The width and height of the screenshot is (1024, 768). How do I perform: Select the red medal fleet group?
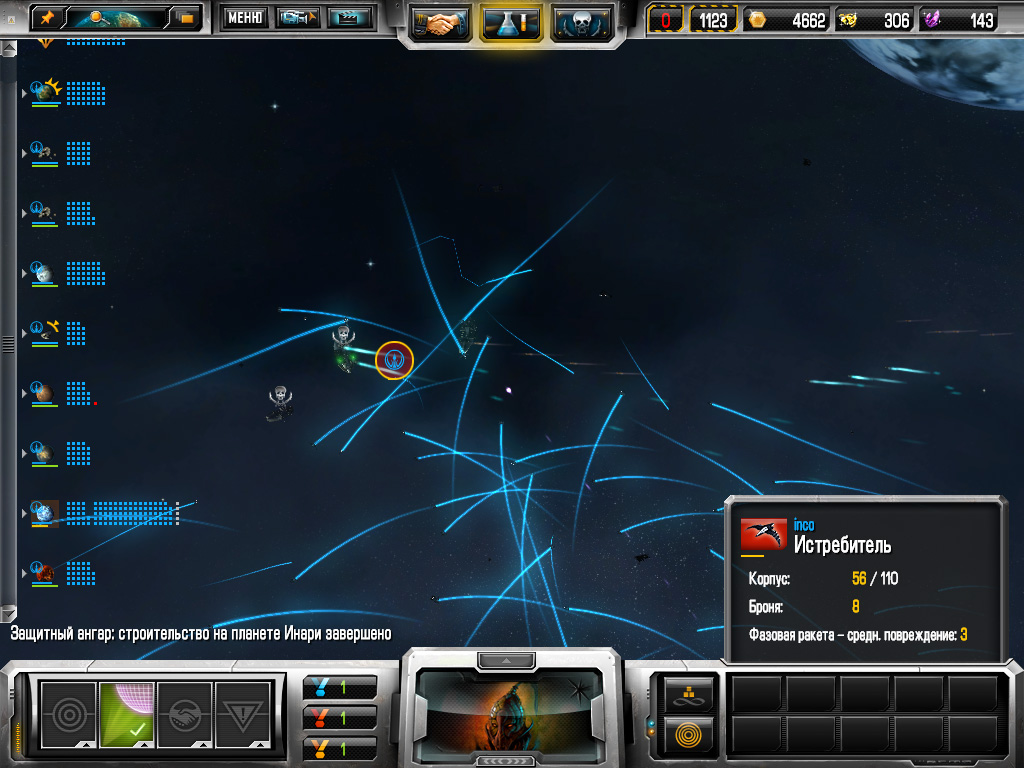(339, 717)
